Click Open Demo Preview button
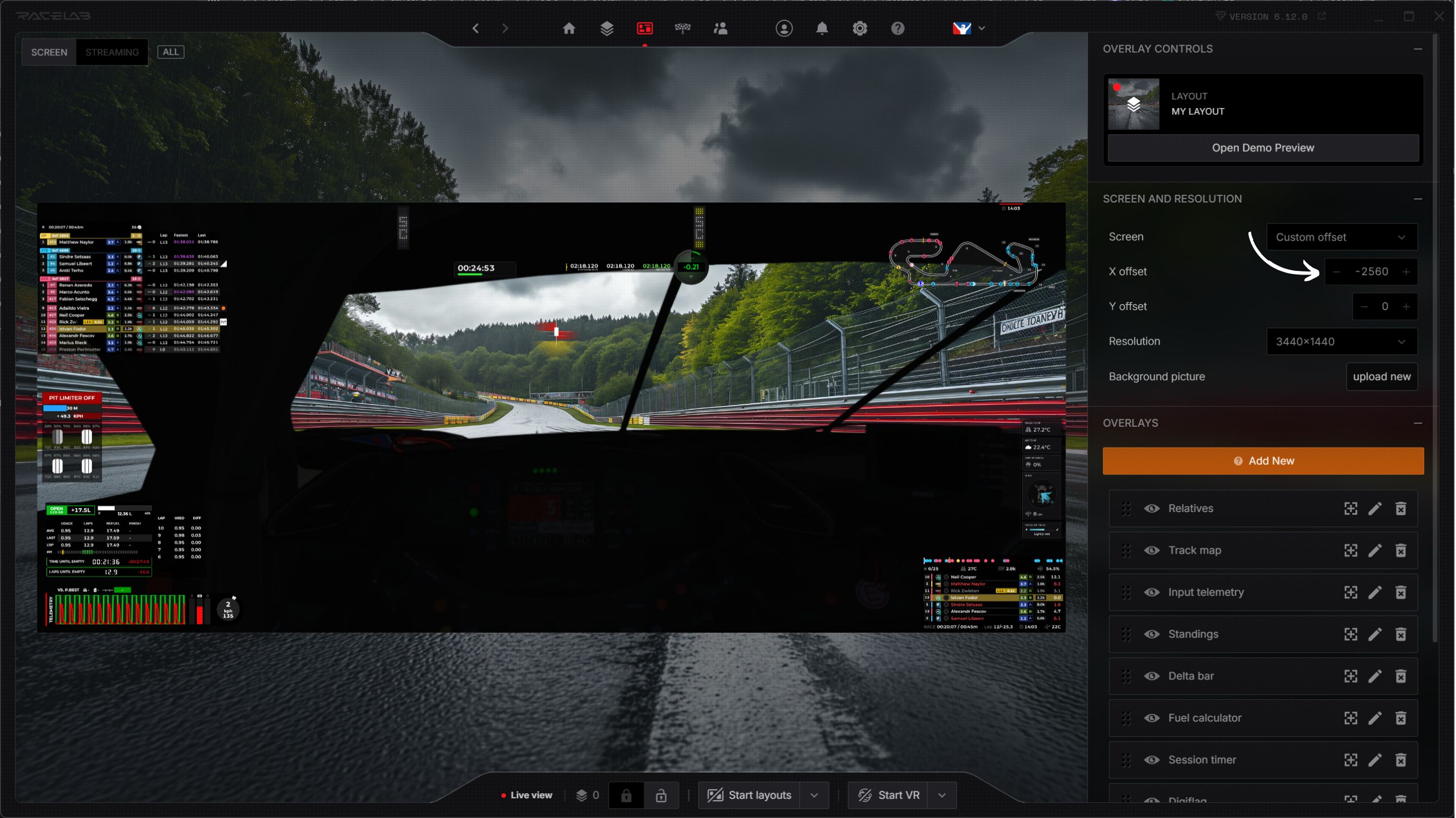Screen dimensions: 1456x818 (1262, 148)
